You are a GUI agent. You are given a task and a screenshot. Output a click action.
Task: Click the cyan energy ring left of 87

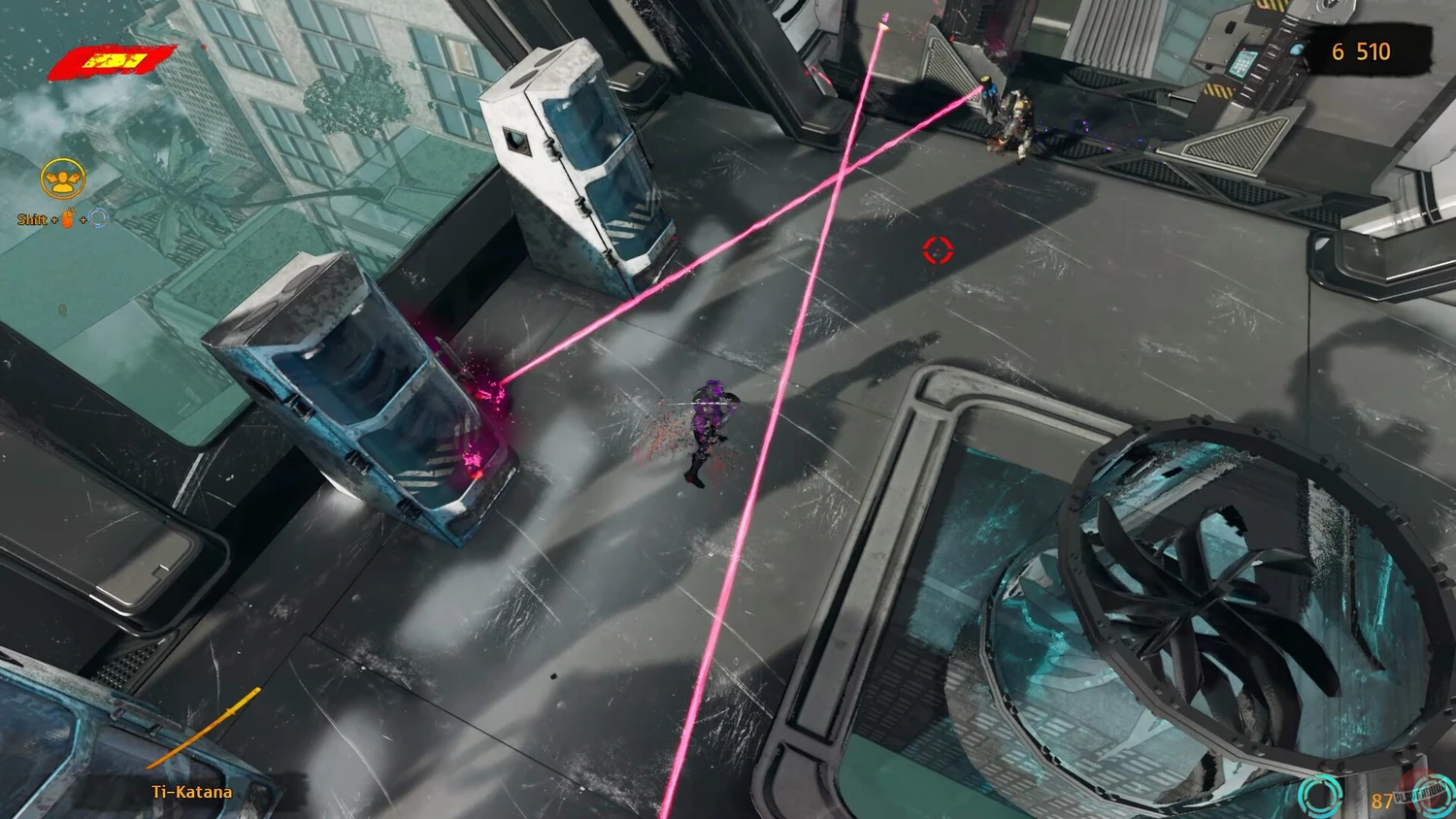[1320, 797]
